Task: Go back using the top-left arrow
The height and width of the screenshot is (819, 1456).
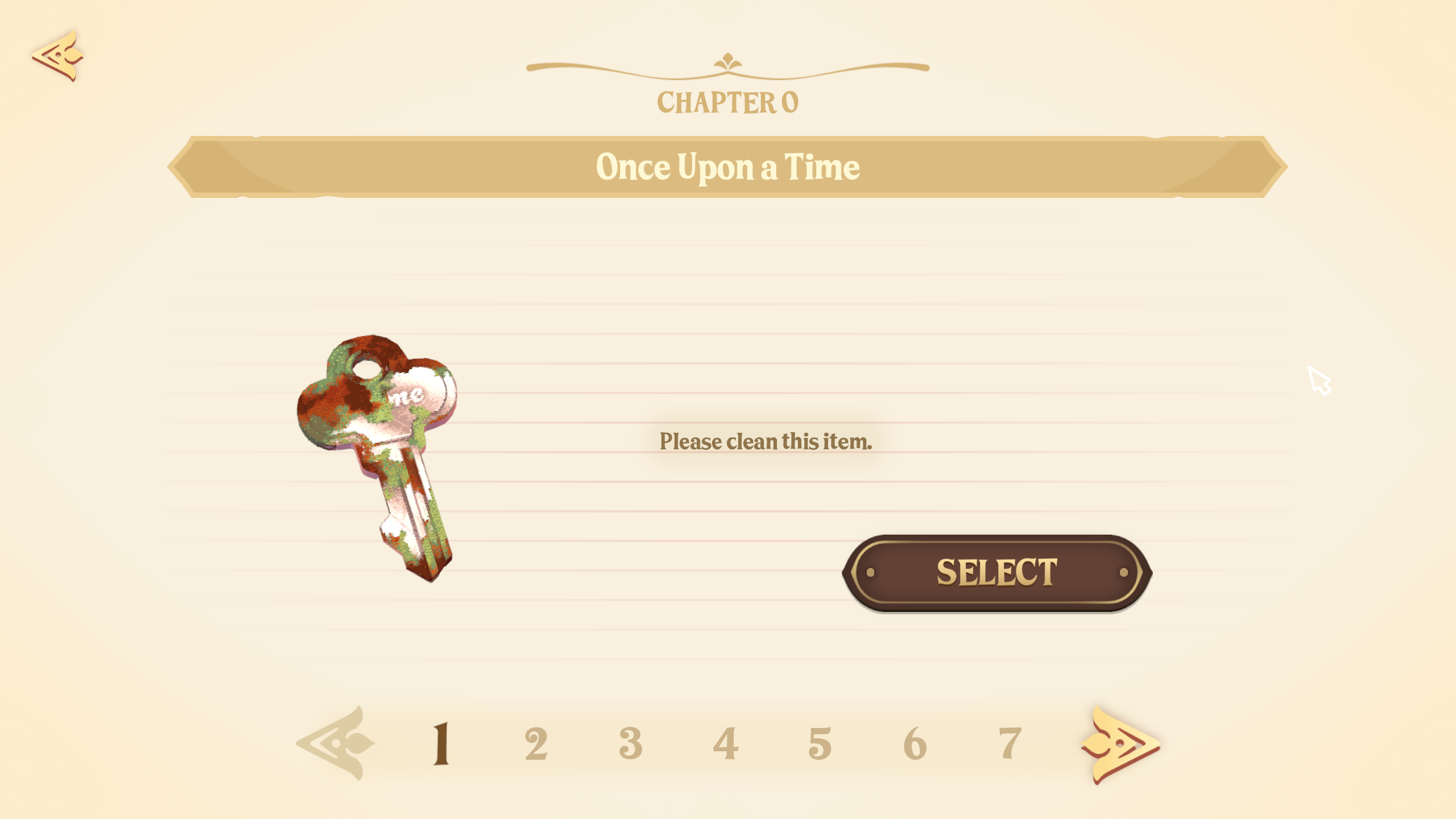Action: 58,56
